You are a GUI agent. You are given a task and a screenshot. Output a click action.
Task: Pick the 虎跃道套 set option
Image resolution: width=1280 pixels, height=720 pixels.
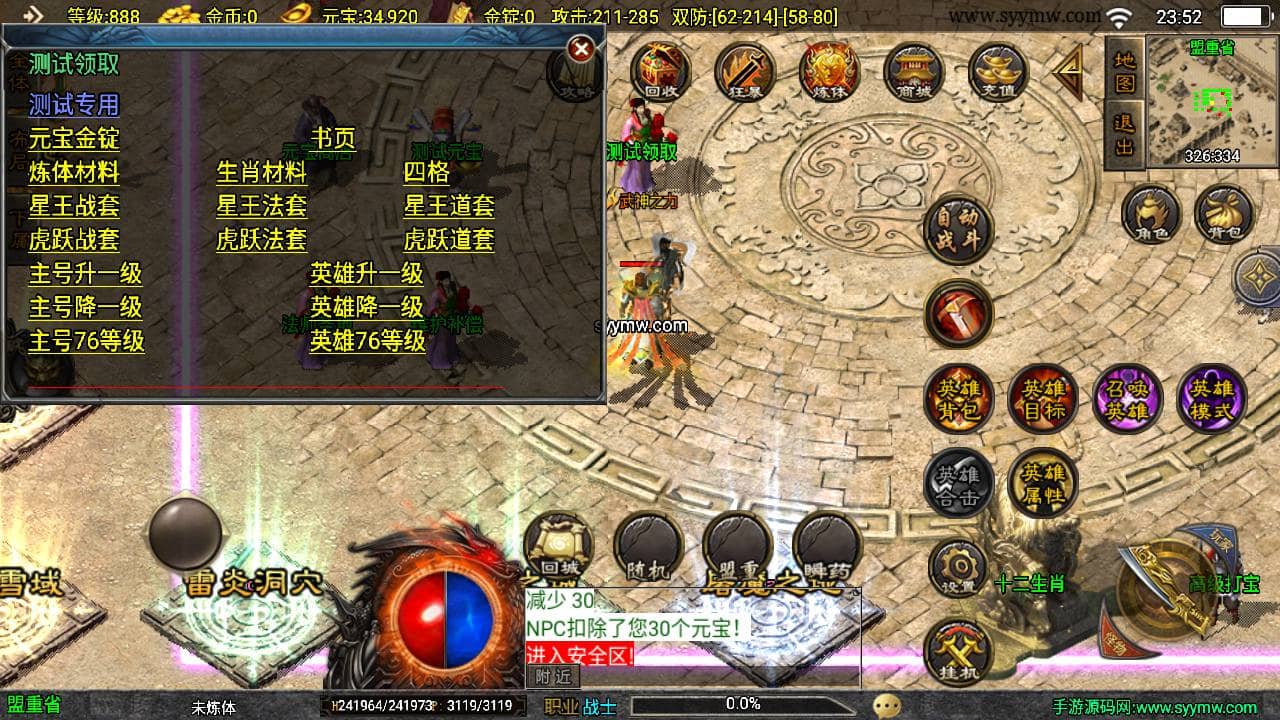449,240
